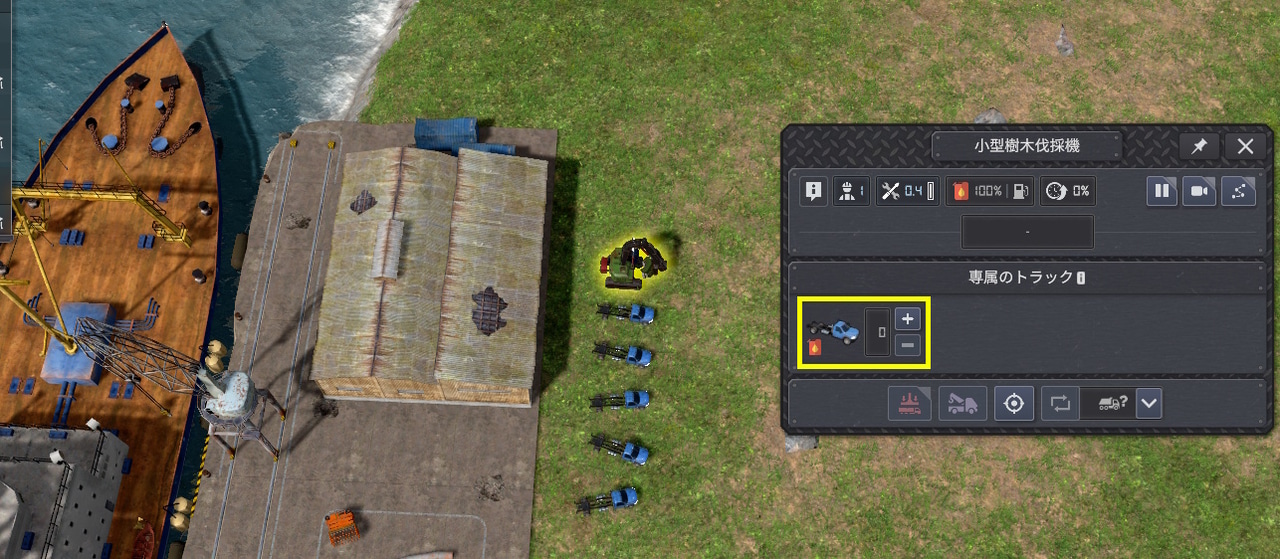The image size is (1280, 559).
Task: Pause the tree harvester
Action: [x=1162, y=191]
